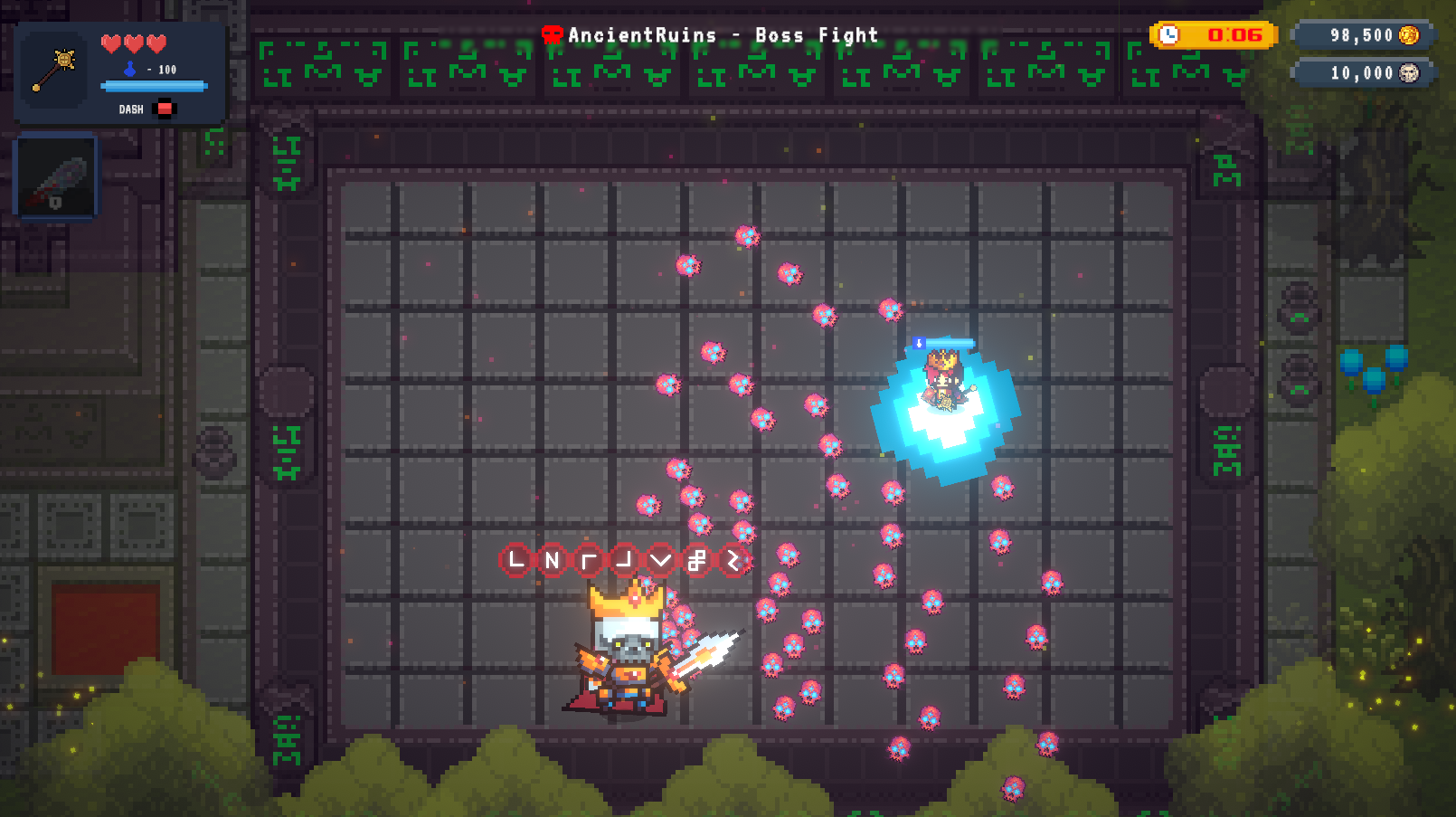Click the red skull icon in the boss title
This screenshot has height=817, width=1456.
pos(553,34)
